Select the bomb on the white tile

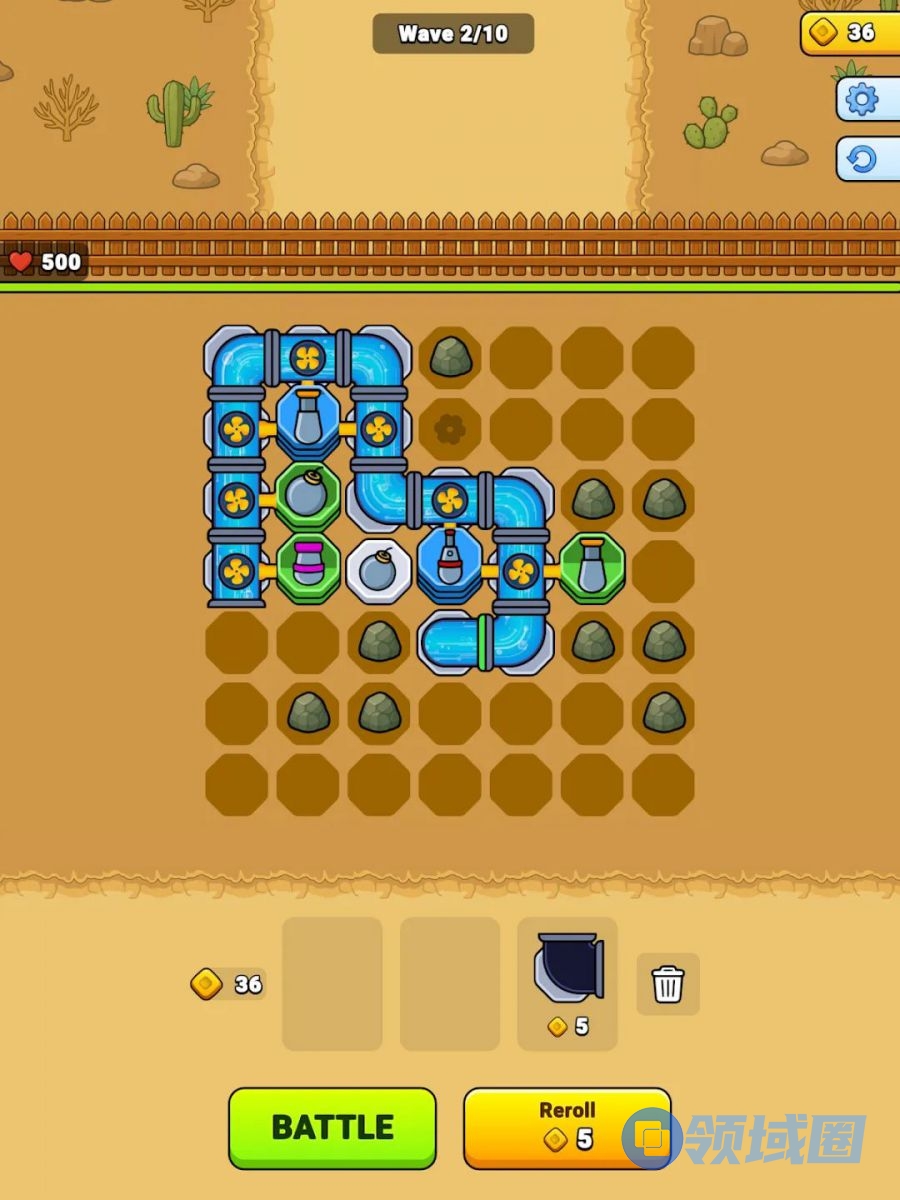pos(379,570)
